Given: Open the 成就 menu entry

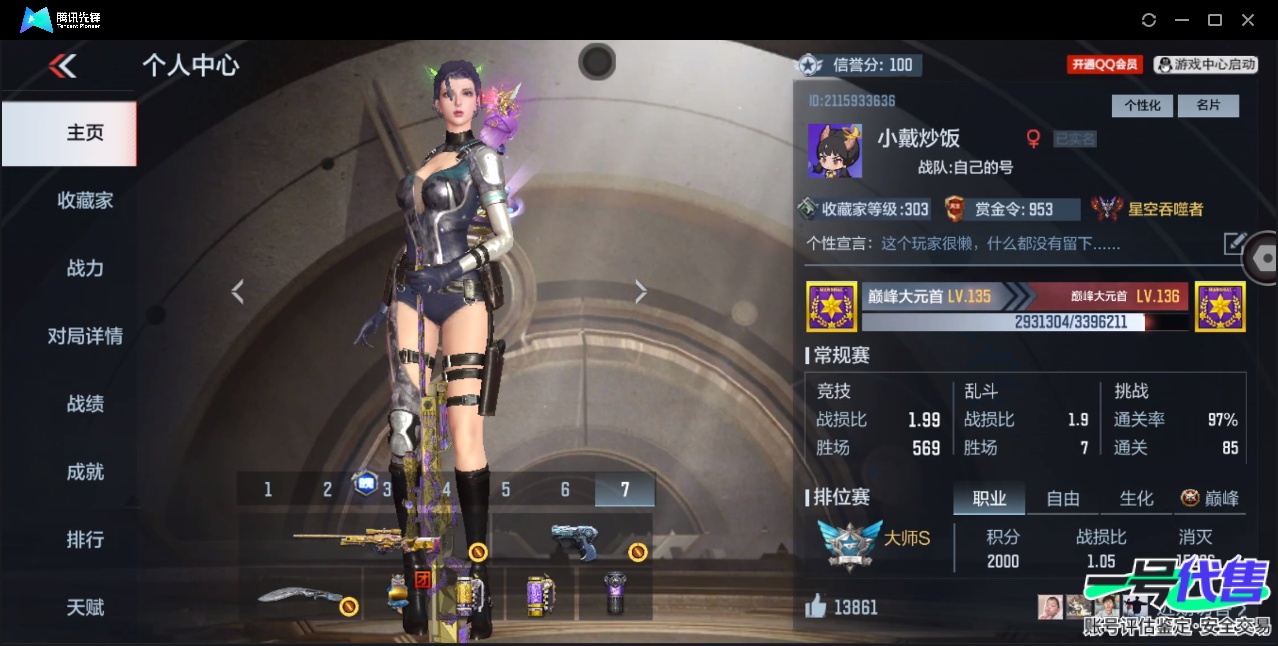Looking at the screenshot, I should [85, 472].
